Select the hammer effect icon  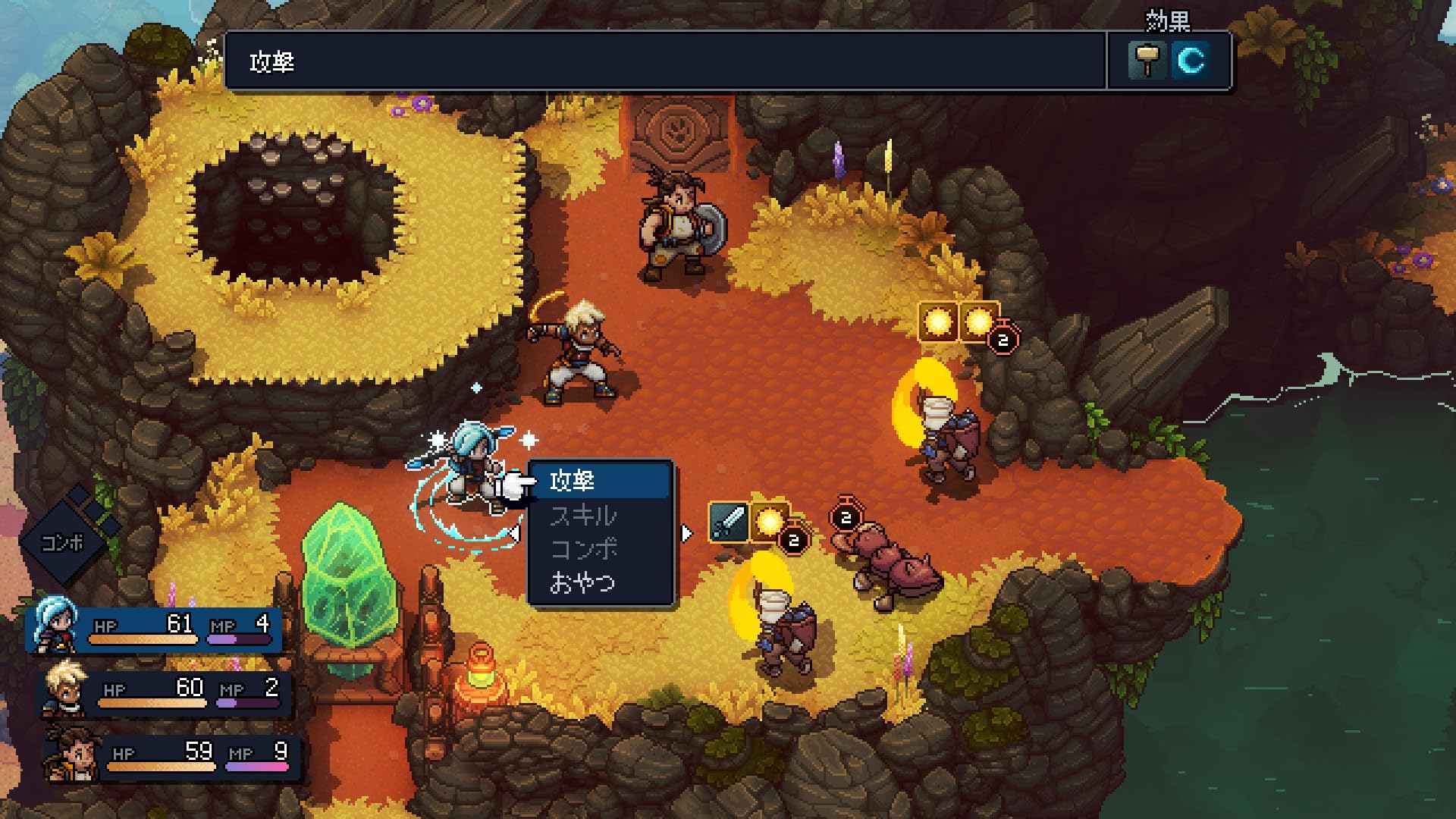[x=1147, y=61]
